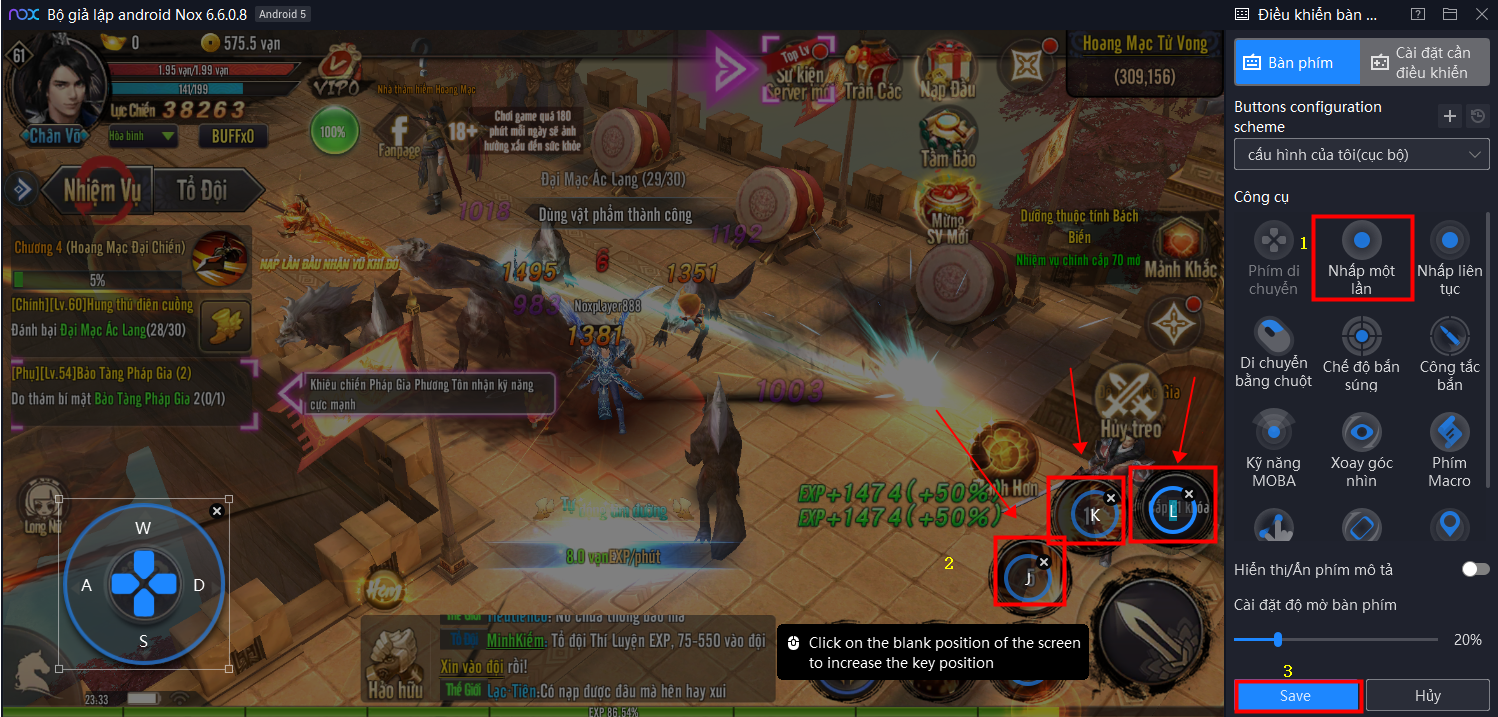Remove the J key mapping

point(1044,563)
